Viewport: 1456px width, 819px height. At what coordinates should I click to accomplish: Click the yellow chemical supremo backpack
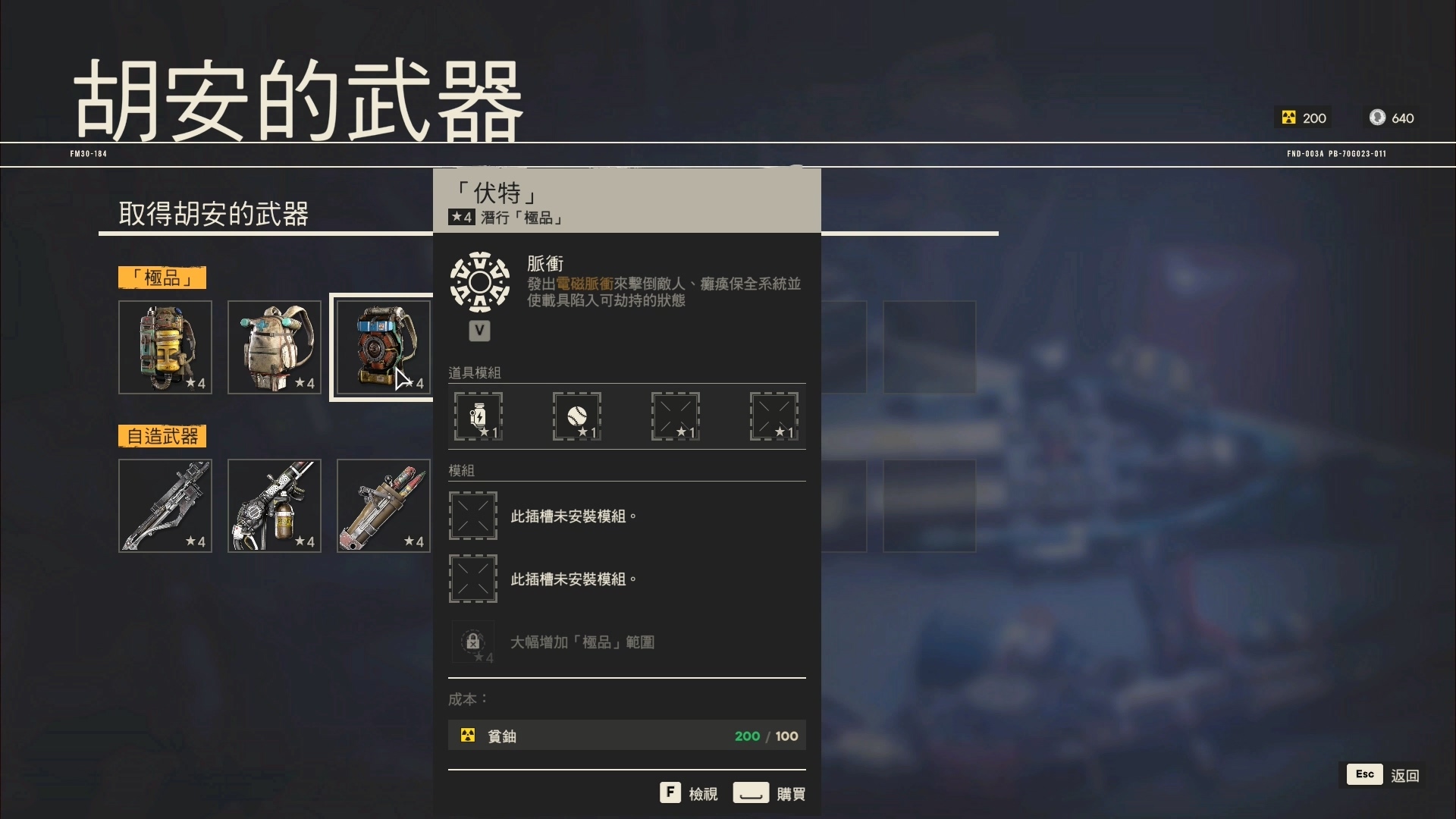click(165, 347)
